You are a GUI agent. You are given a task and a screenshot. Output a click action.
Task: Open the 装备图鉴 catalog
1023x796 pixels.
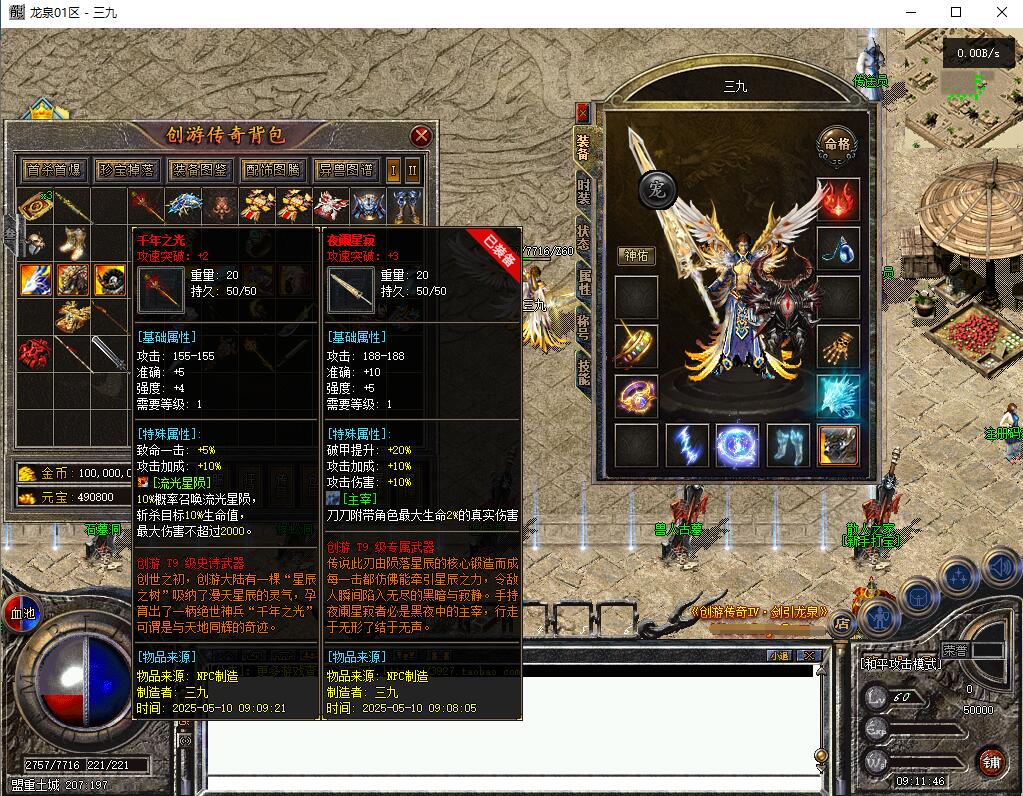coord(200,170)
